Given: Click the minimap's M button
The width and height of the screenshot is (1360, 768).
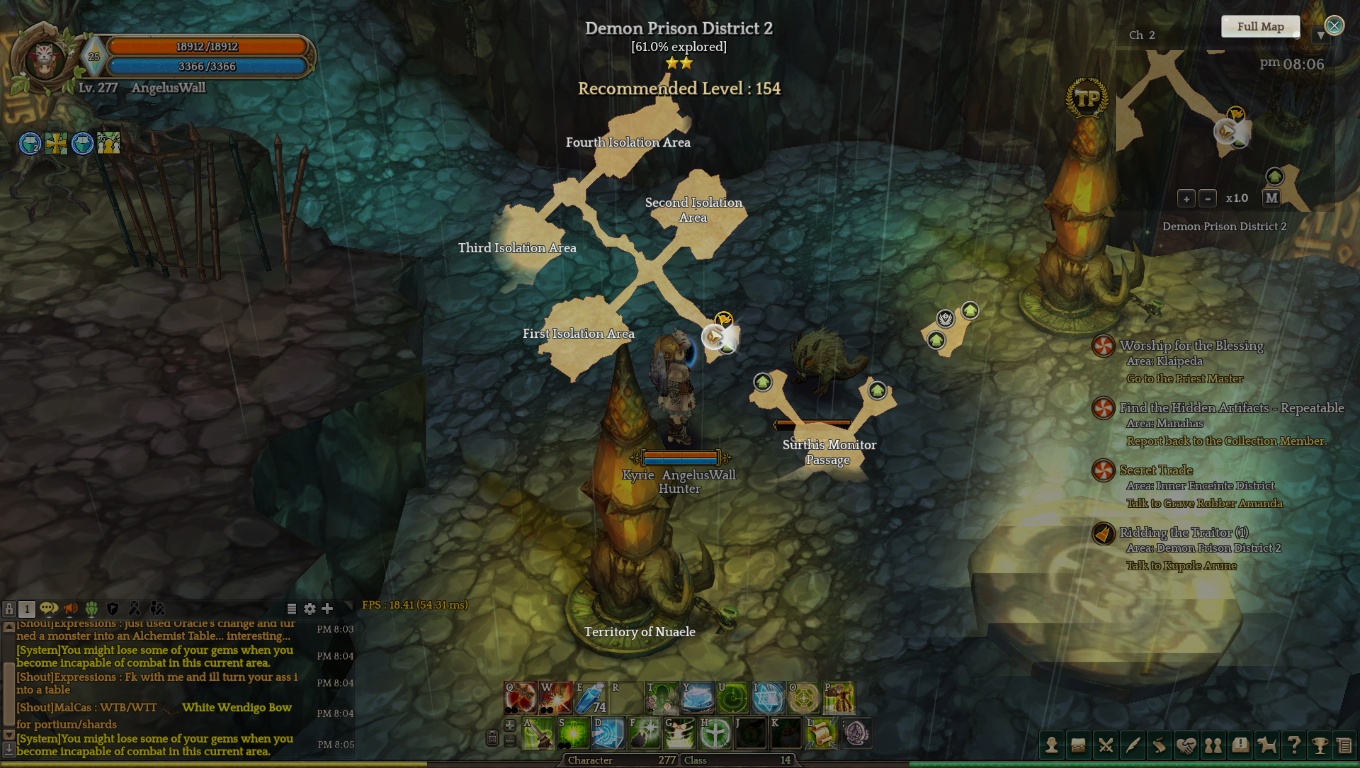Looking at the screenshot, I should point(1271,198).
